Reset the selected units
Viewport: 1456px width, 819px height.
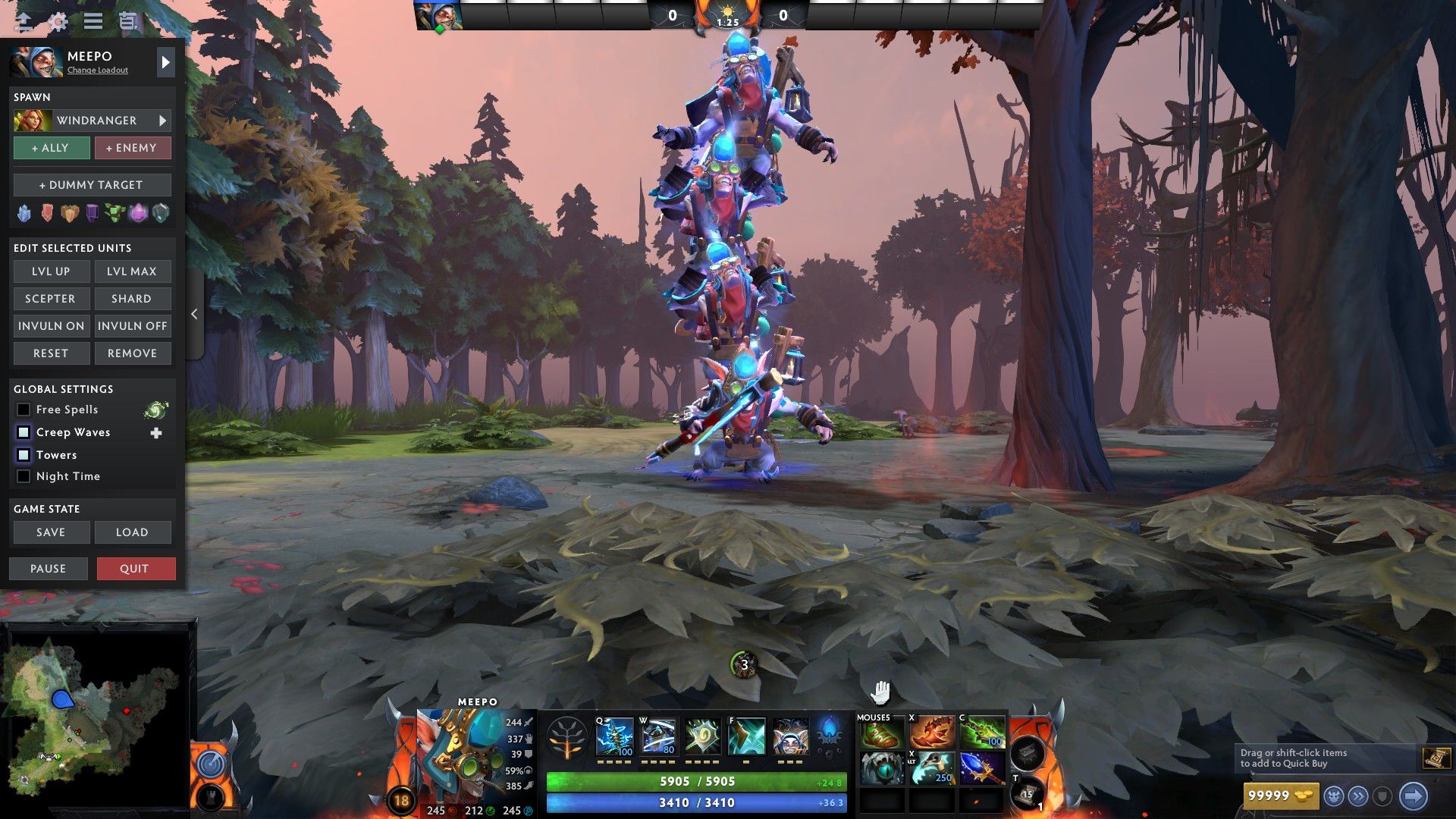click(51, 353)
